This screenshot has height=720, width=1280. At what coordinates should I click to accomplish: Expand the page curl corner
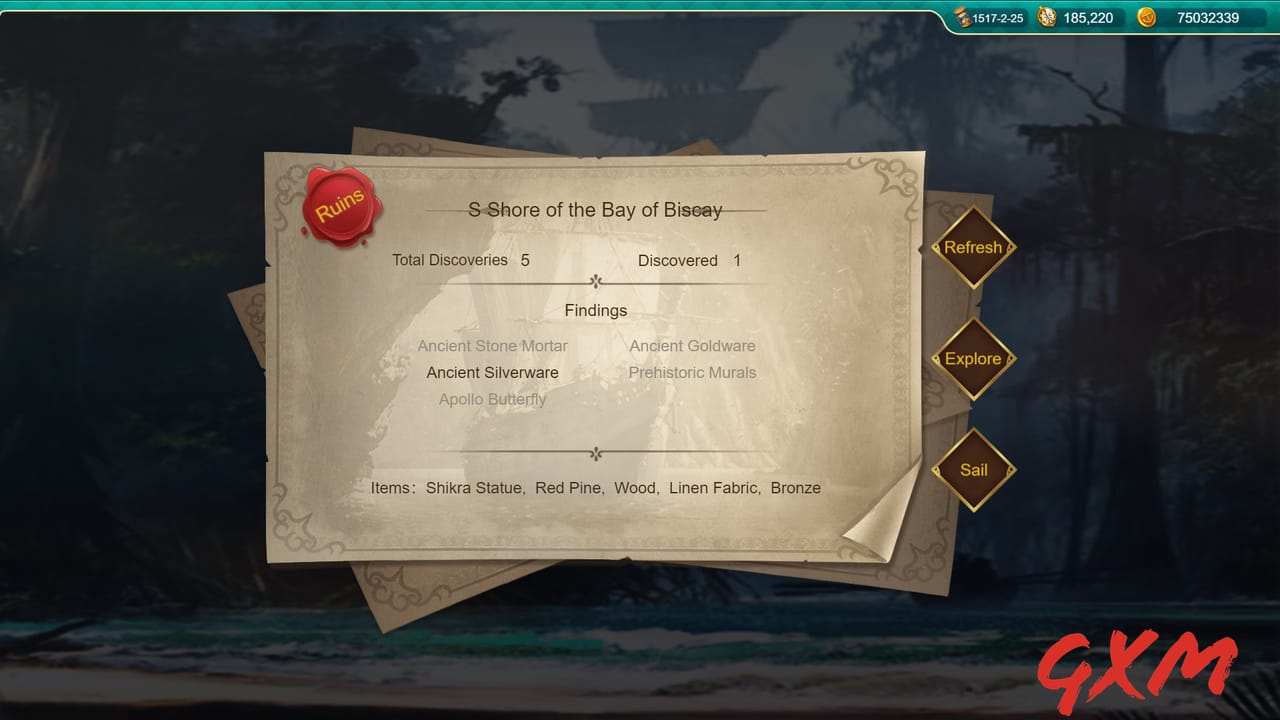click(x=872, y=528)
